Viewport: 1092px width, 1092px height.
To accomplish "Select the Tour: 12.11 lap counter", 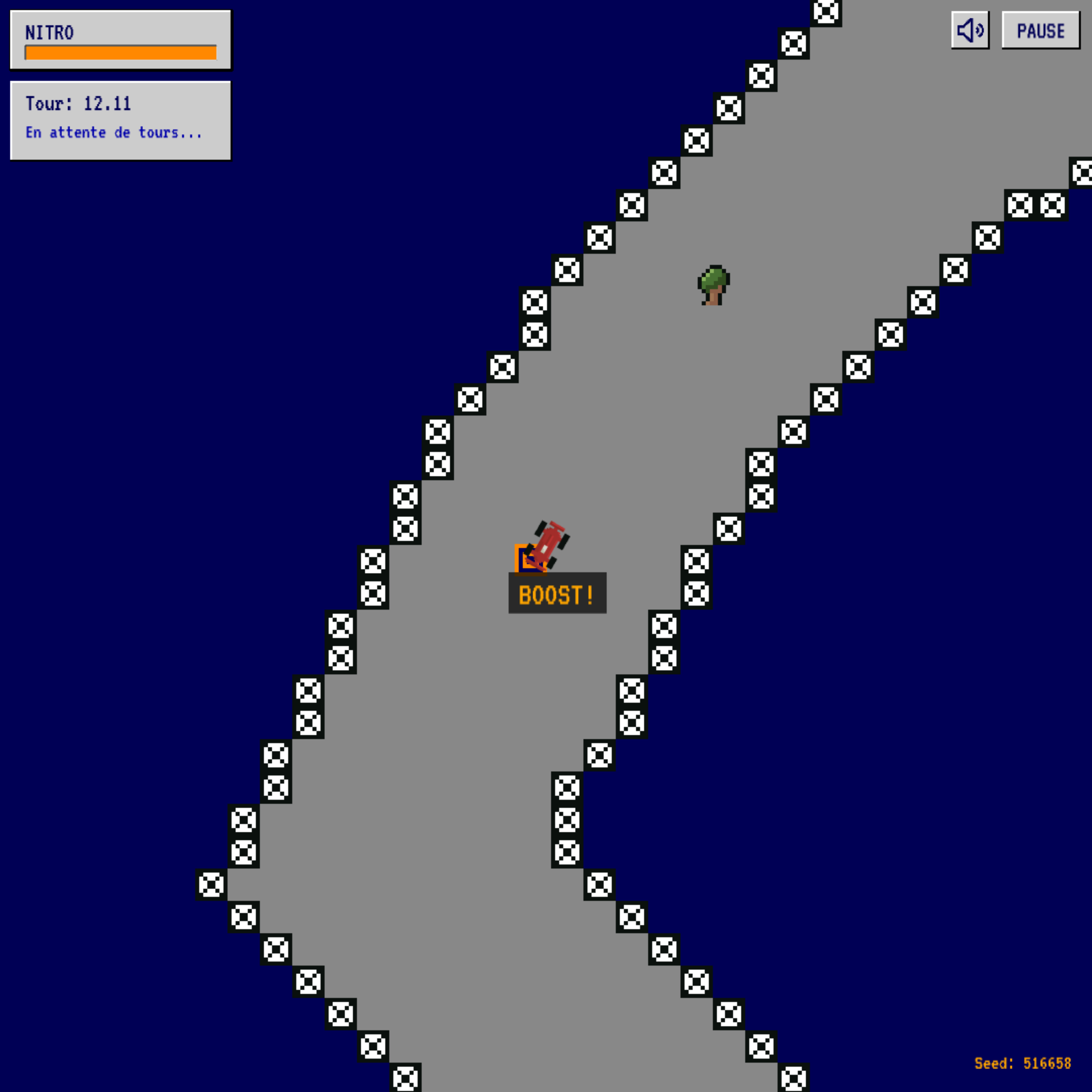I will pos(79,103).
